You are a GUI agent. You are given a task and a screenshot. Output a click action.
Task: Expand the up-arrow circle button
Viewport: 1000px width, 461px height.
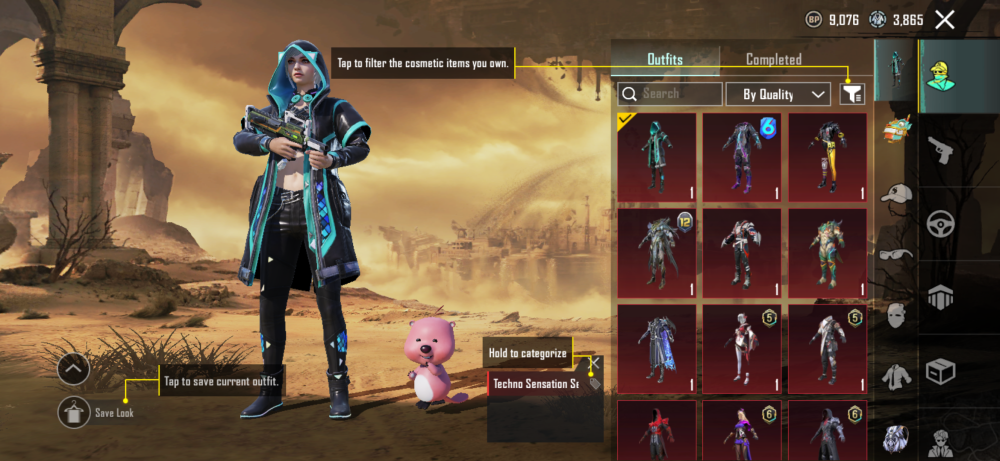coord(74,370)
